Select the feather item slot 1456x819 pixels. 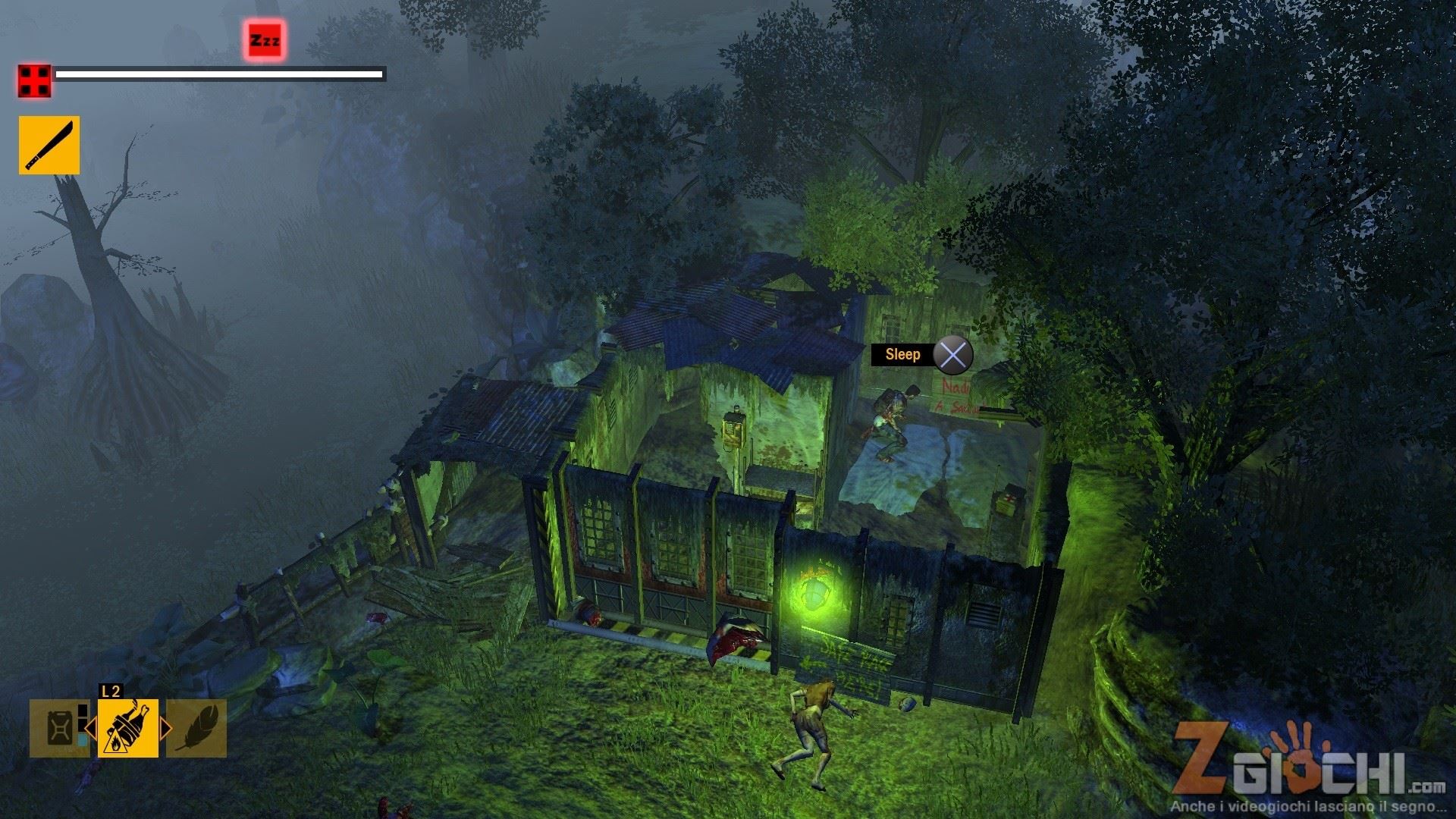pos(197,729)
